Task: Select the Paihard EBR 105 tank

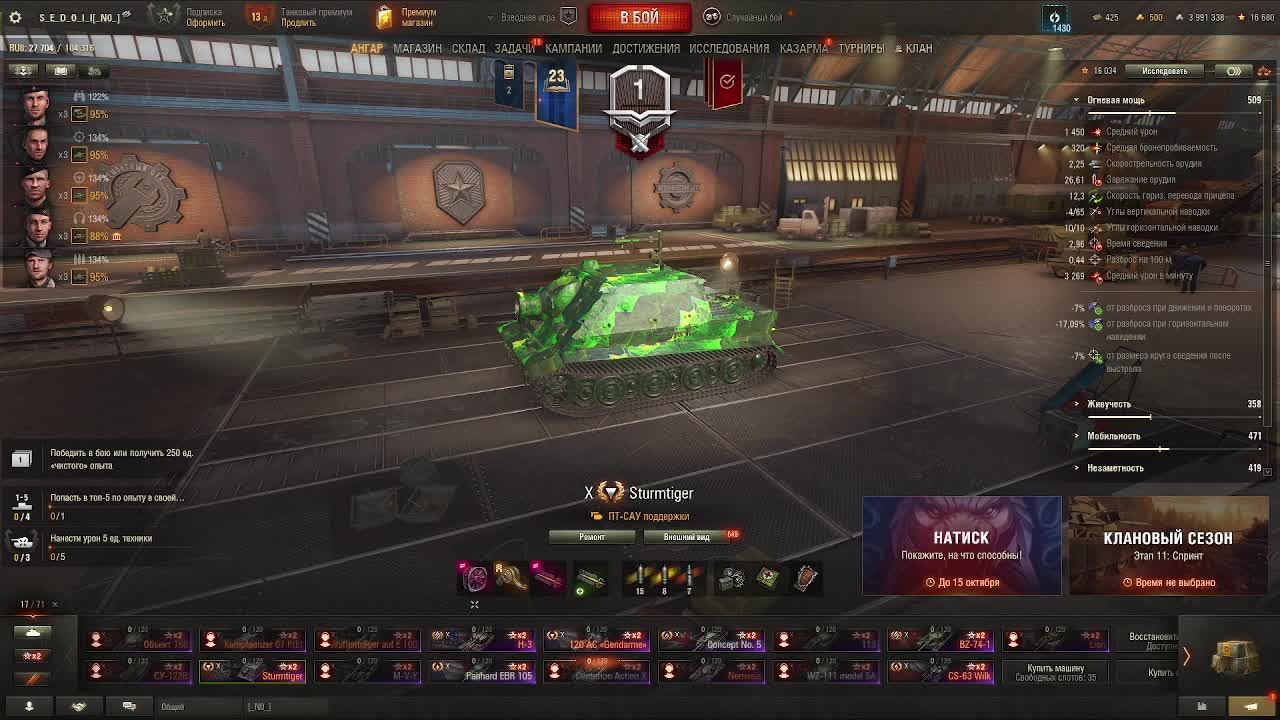Action: 483,670
